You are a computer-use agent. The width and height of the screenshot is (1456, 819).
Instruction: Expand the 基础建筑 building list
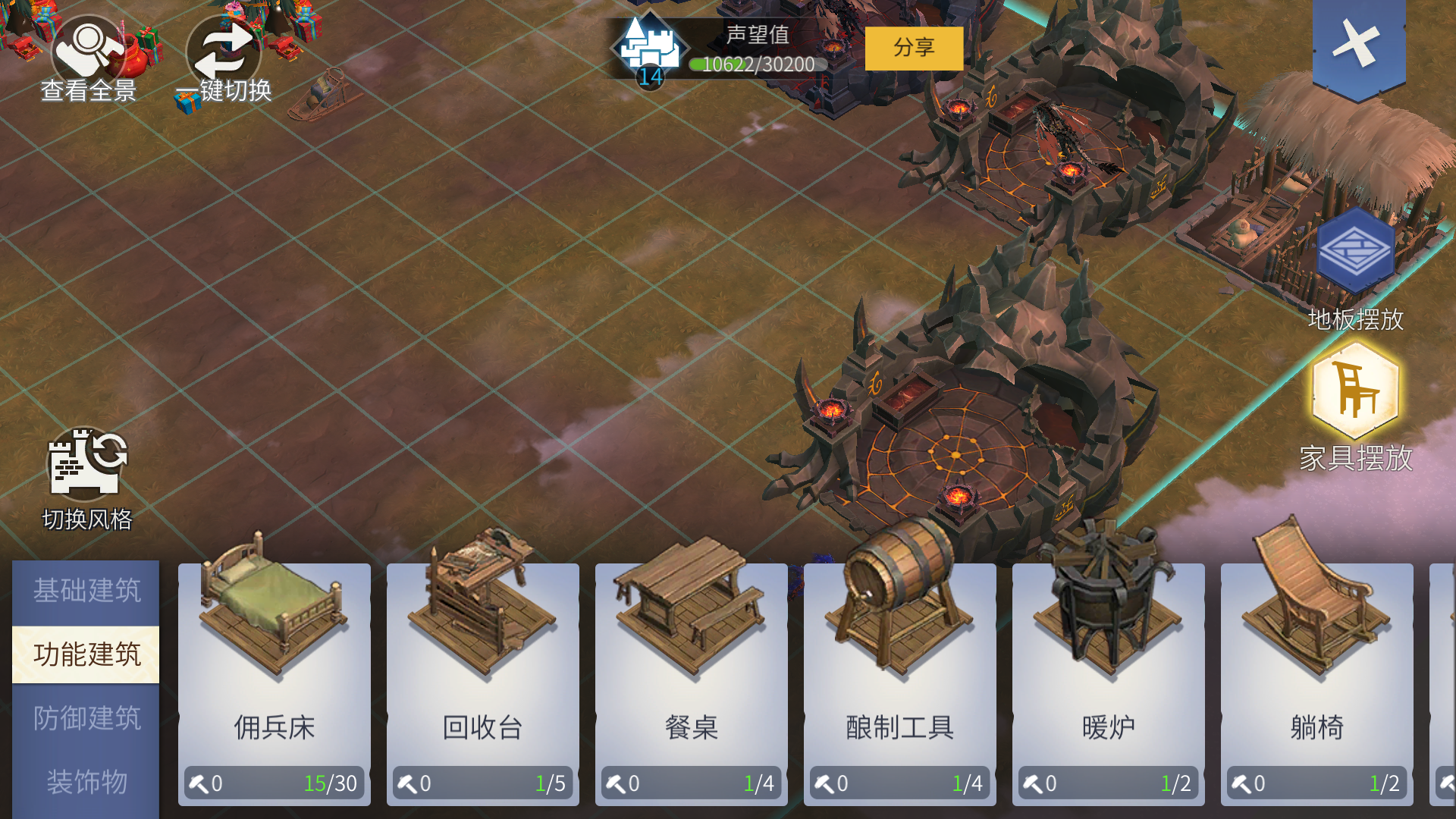[x=86, y=591]
